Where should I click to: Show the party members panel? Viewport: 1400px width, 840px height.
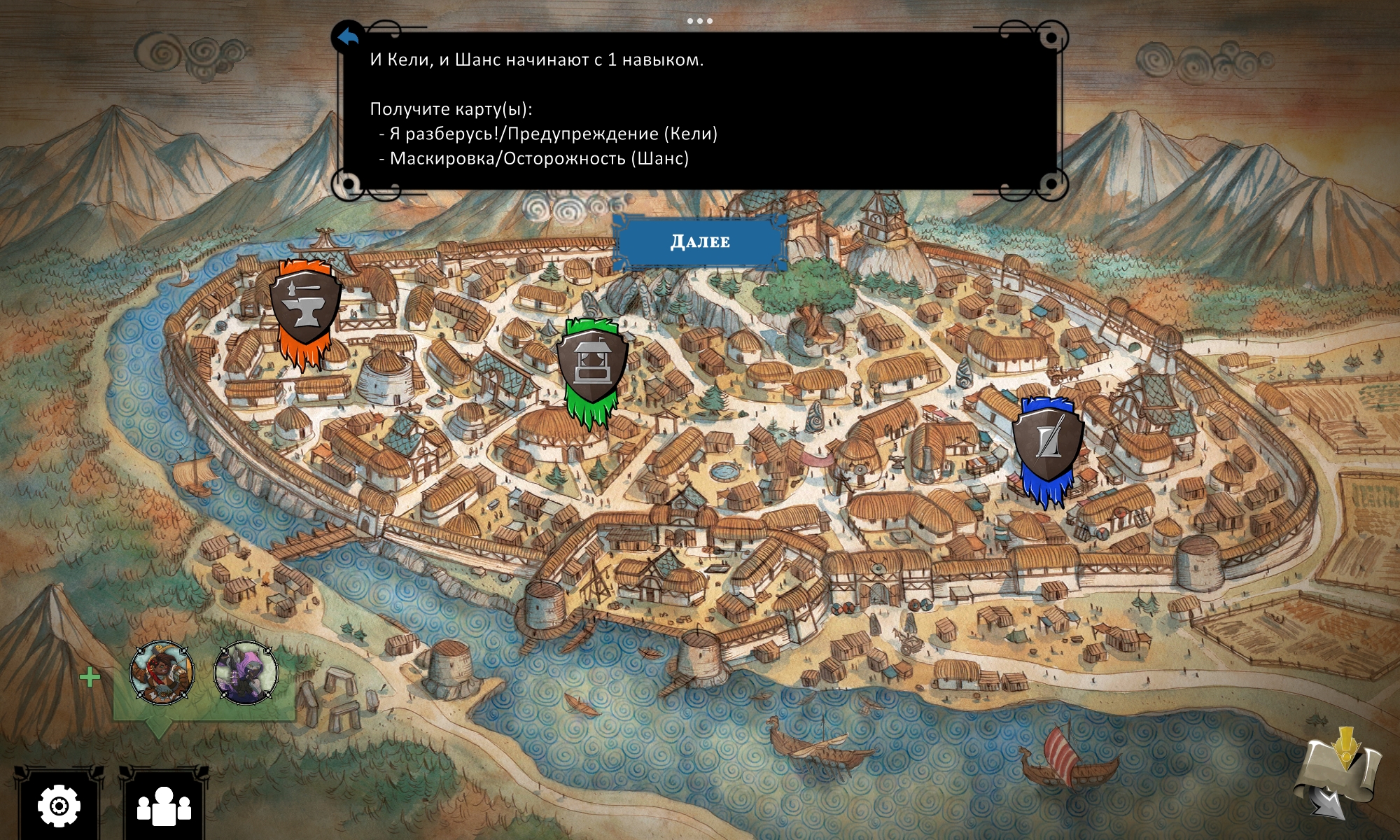pos(164,806)
